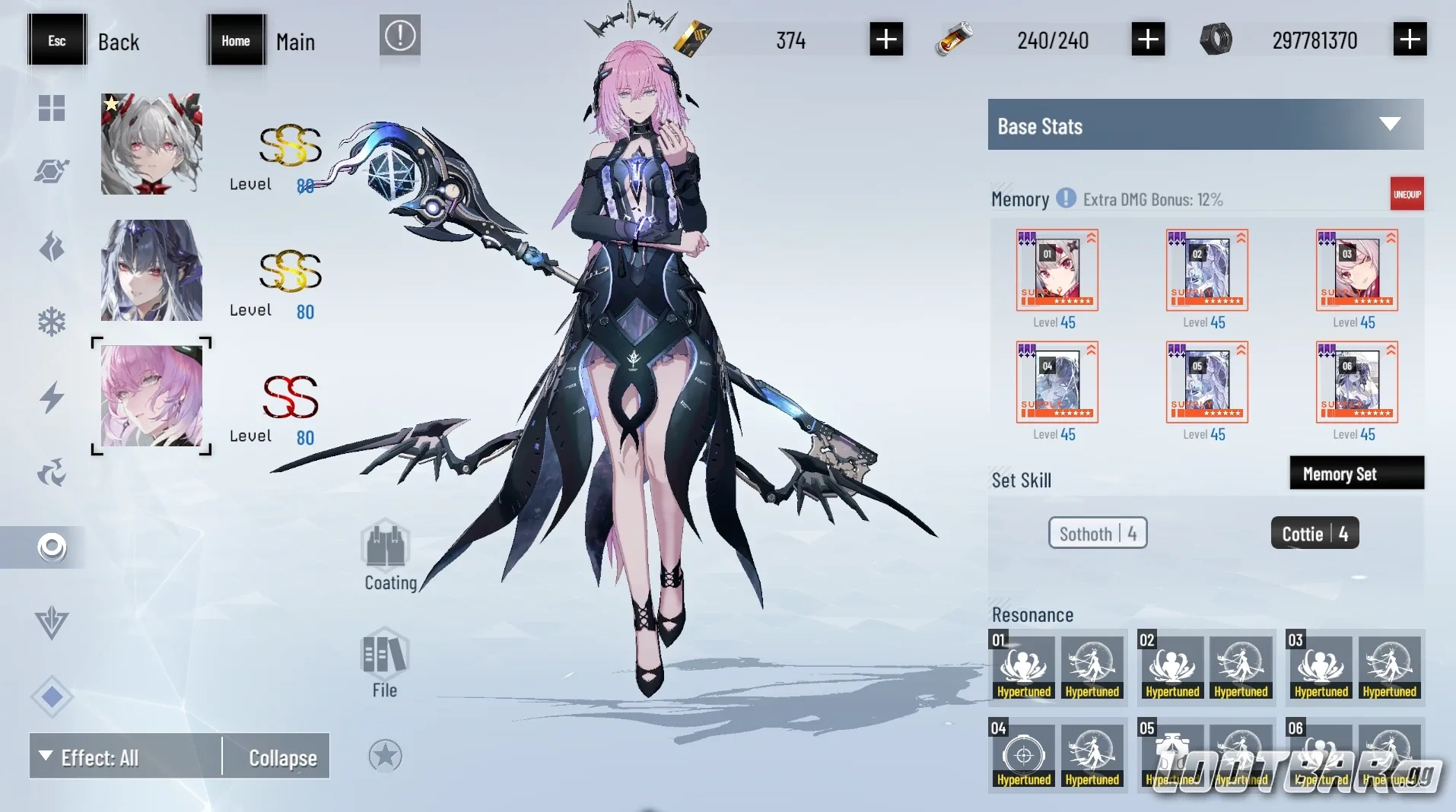
Task: Open the Memory Set screen
Action: 1356,473
